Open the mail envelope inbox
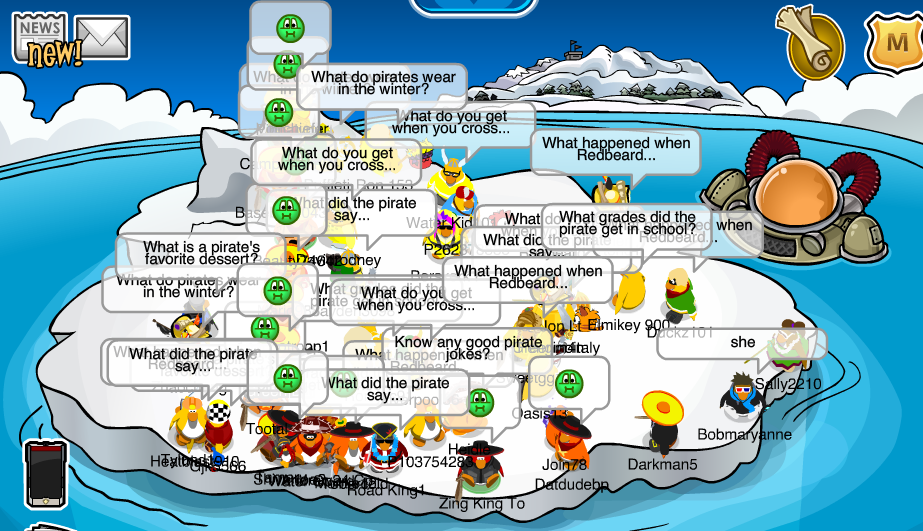 click(103, 38)
